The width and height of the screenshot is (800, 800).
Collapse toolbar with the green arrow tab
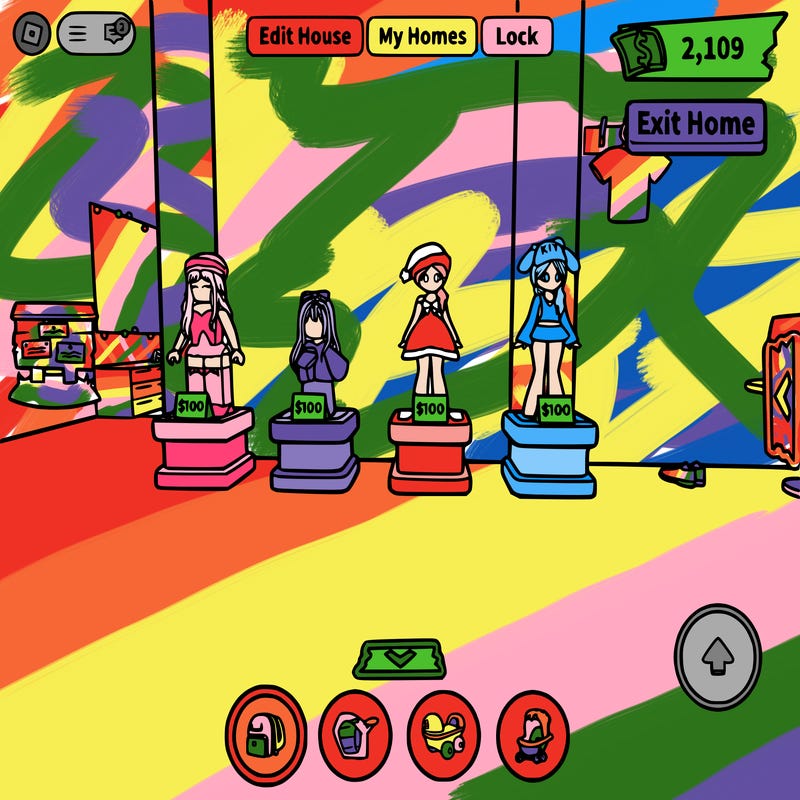pyautogui.click(x=398, y=658)
